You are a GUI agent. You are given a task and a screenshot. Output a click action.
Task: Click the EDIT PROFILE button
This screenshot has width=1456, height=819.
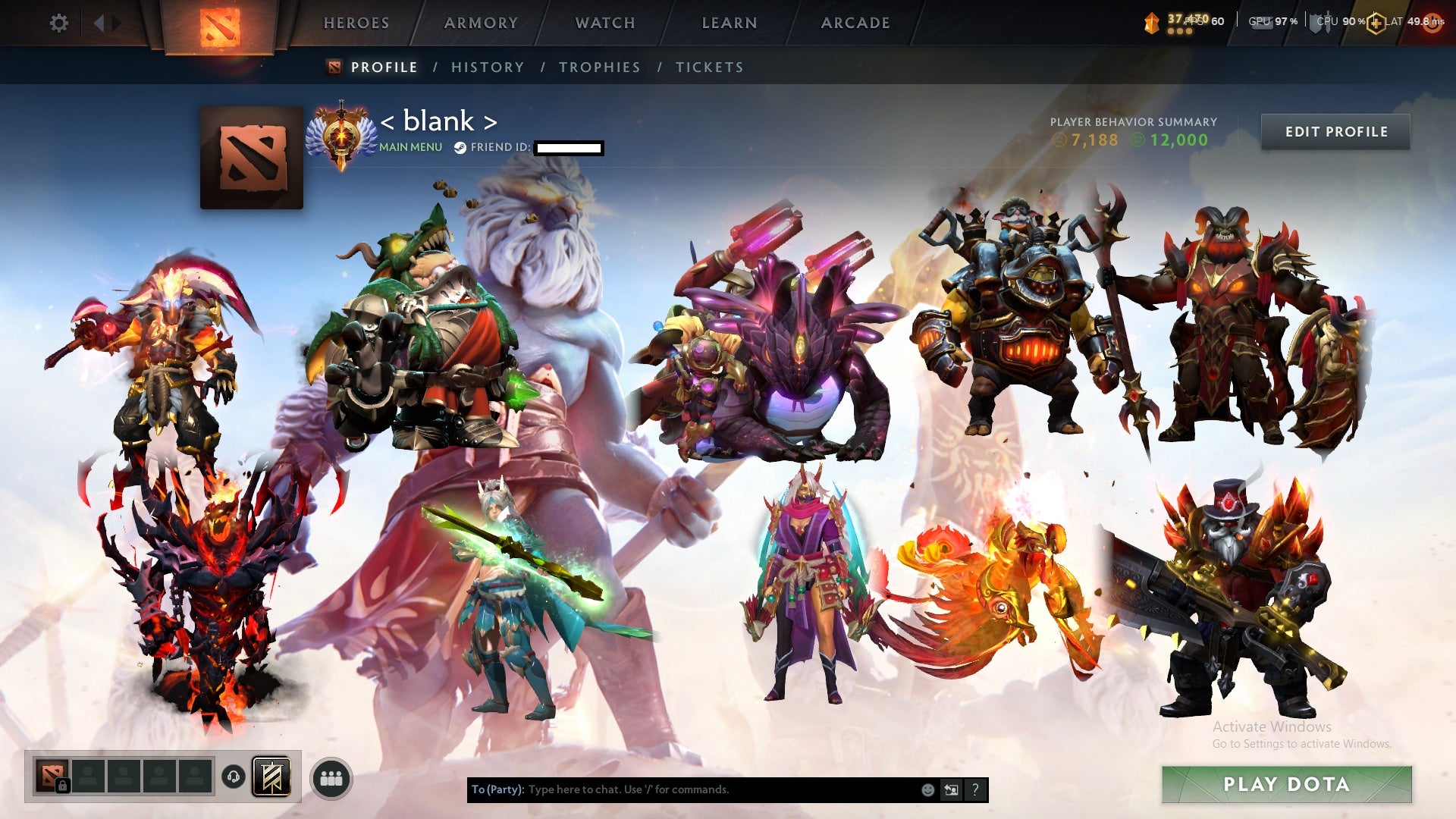point(1335,131)
